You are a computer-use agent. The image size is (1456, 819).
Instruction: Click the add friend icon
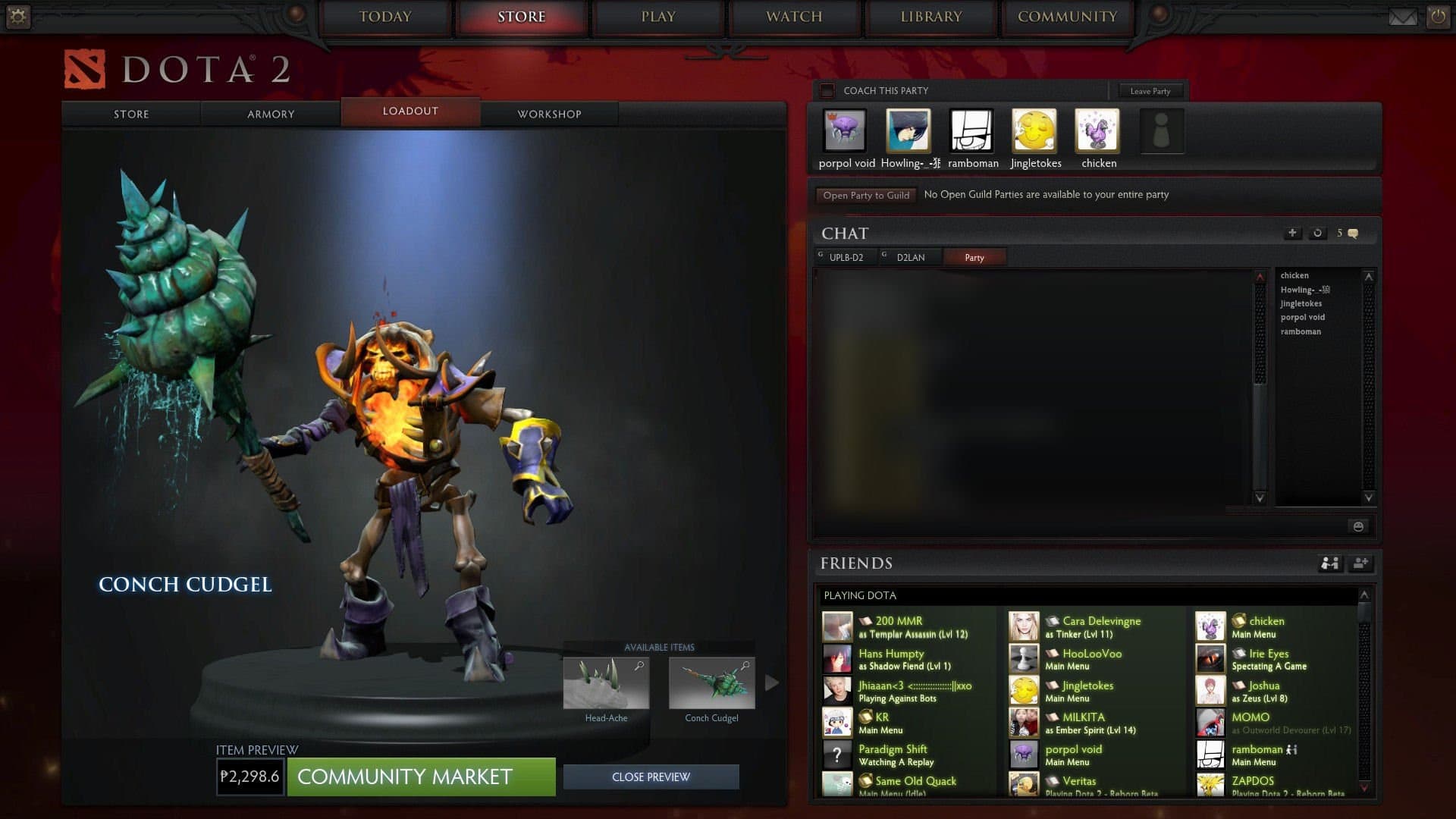[x=1360, y=563]
